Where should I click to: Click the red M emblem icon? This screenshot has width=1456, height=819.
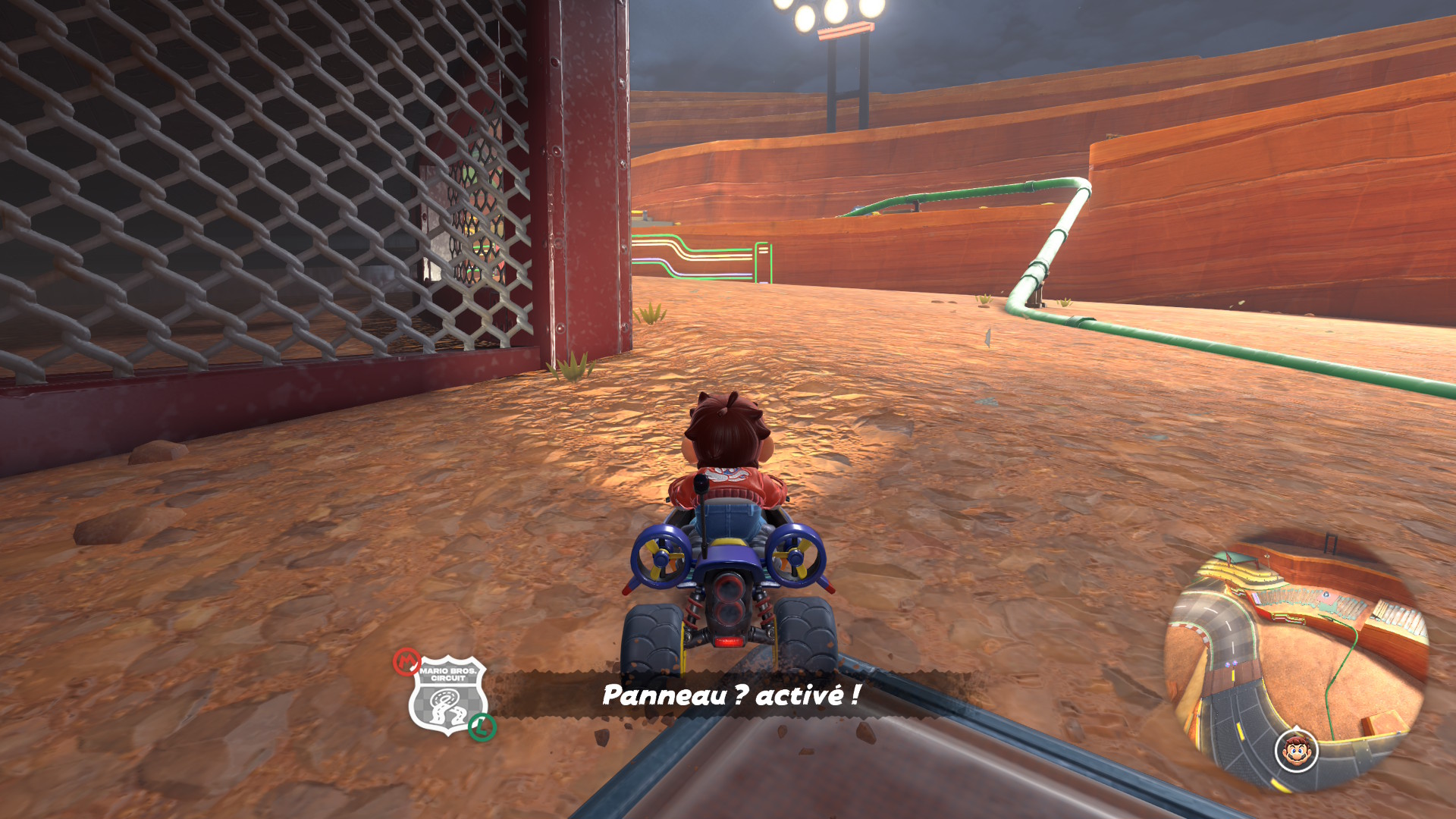tap(406, 664)
